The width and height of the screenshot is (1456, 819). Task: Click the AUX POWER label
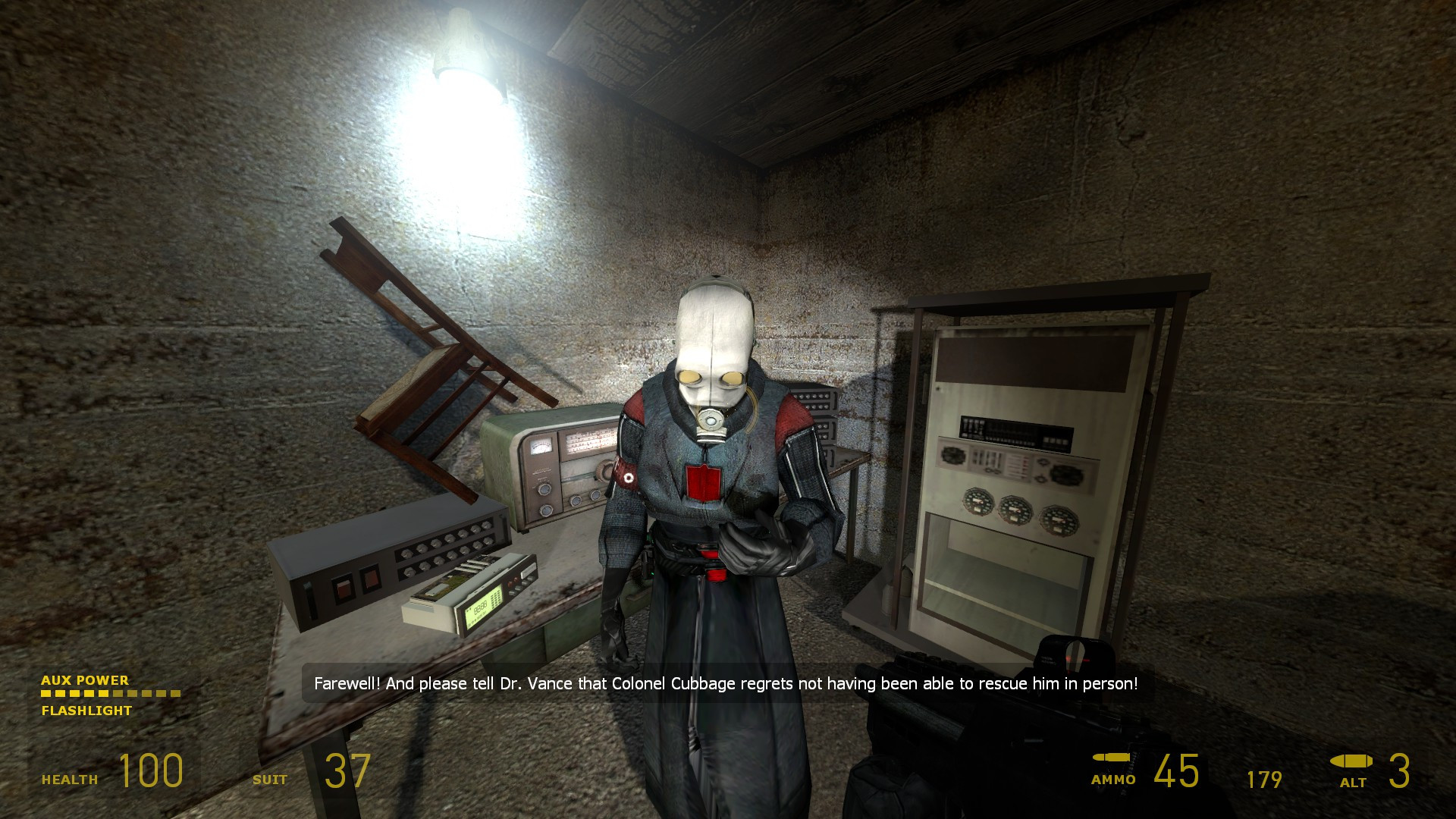(85, 681)
